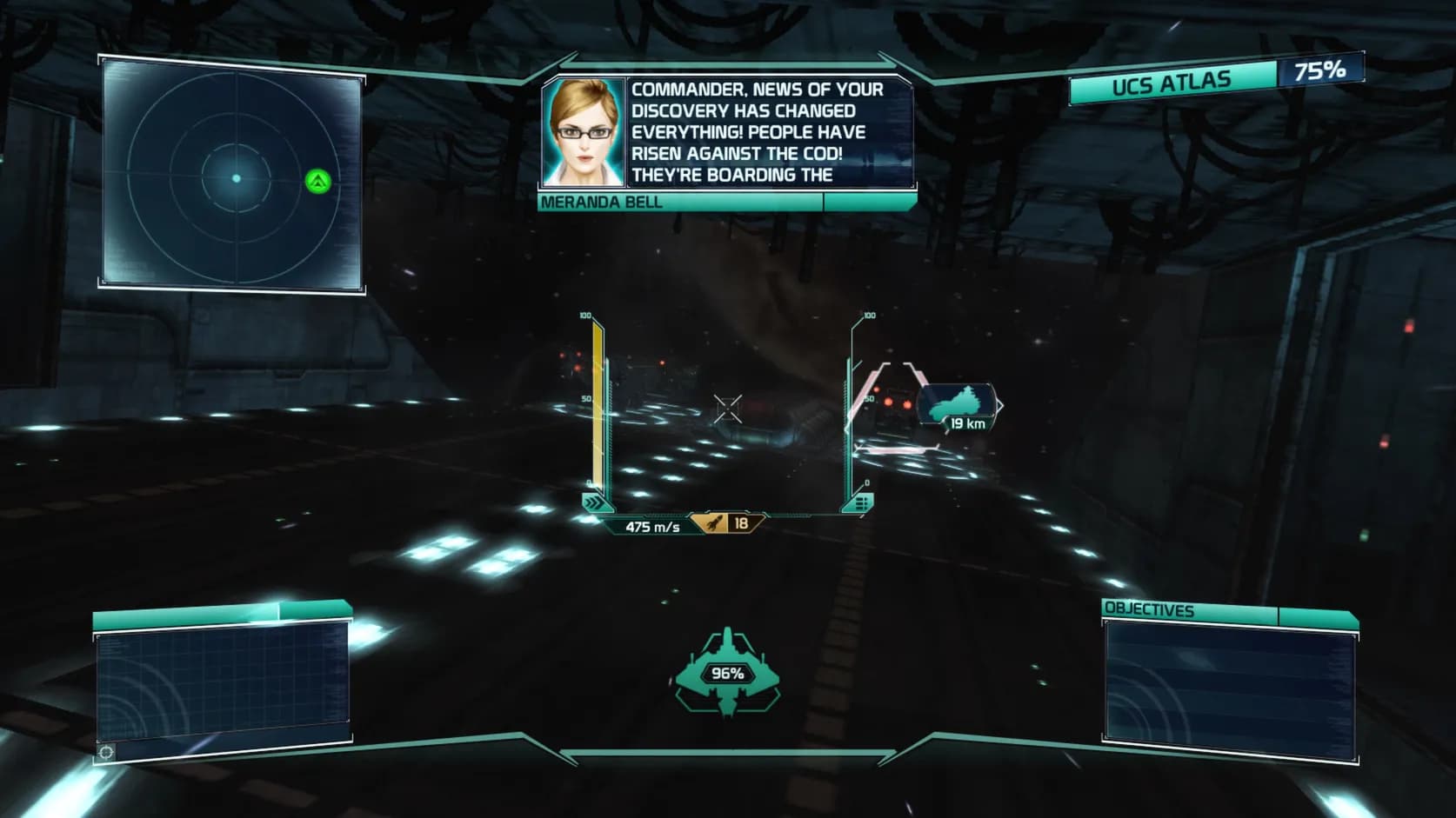Expand the target marker arrow beside 19 km
Image resolution: width=1456 pixels, height=818 pixels.
click(x=998, y=403)
